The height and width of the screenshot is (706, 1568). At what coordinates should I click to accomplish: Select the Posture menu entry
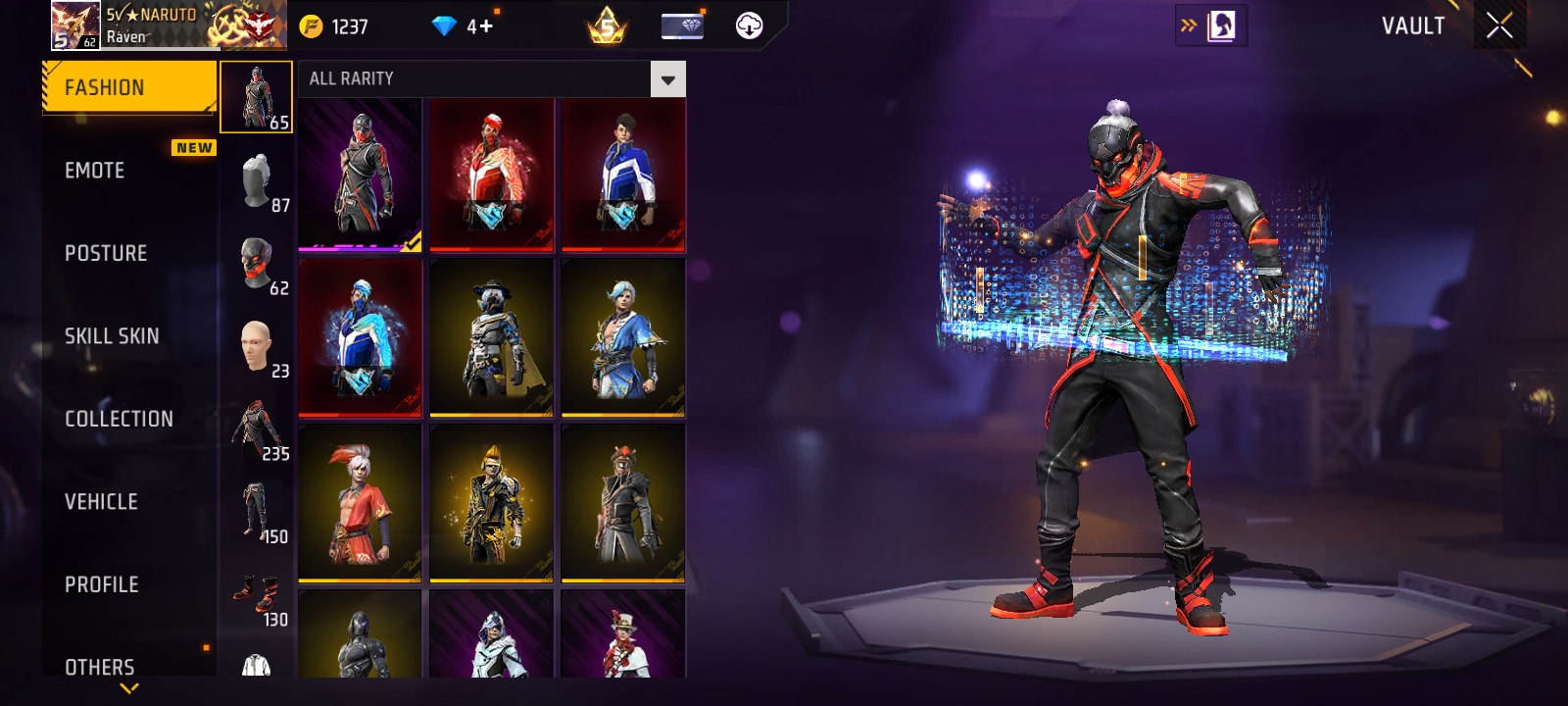[106, 253]
